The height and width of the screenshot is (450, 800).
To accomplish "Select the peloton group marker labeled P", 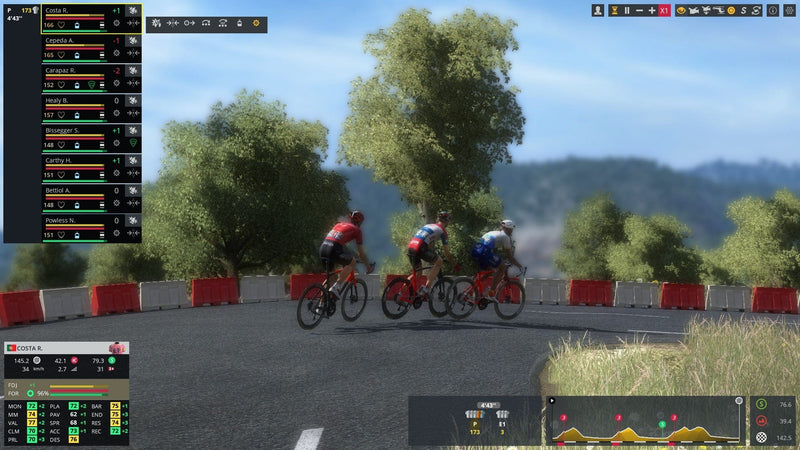I will pyautogui.click(x=475, y=420).
